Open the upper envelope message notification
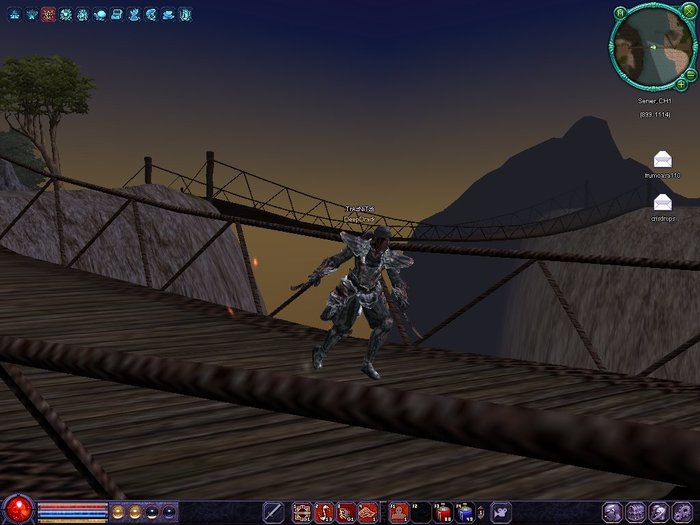The image size is (700, 525). (662, 159)
